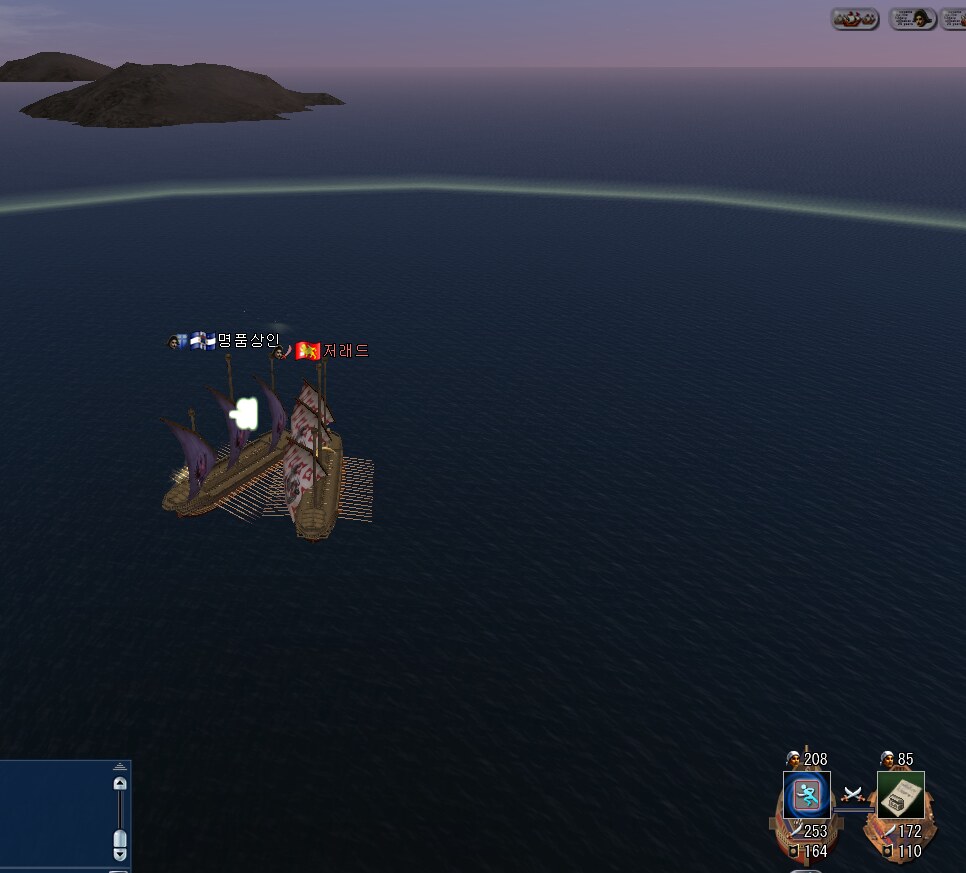Select the document and chest icon
This screenshot has height=873, width=966.
click(901, 795)
